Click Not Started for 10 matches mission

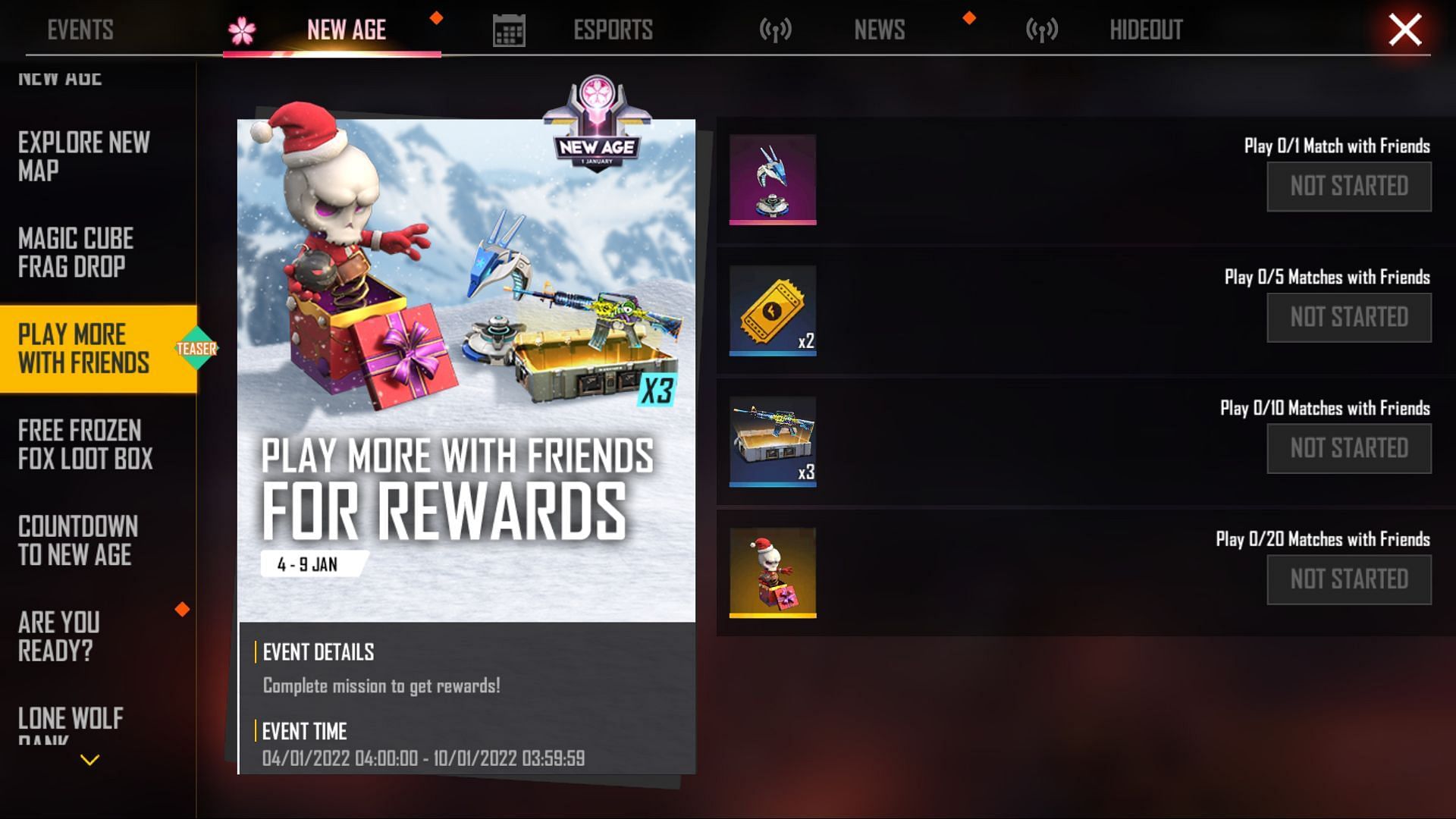click(x=1348, y=449)
